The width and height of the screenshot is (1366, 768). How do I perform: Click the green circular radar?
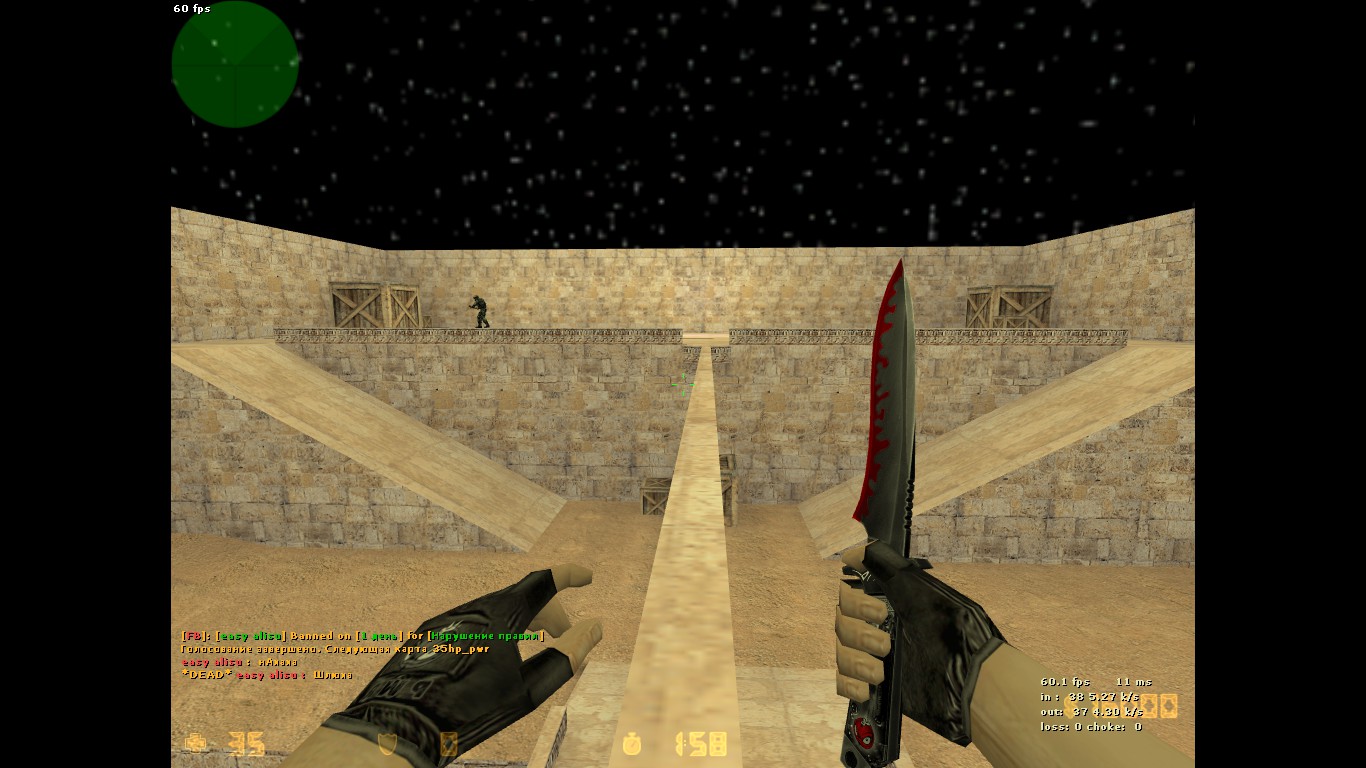coord(235,65)
